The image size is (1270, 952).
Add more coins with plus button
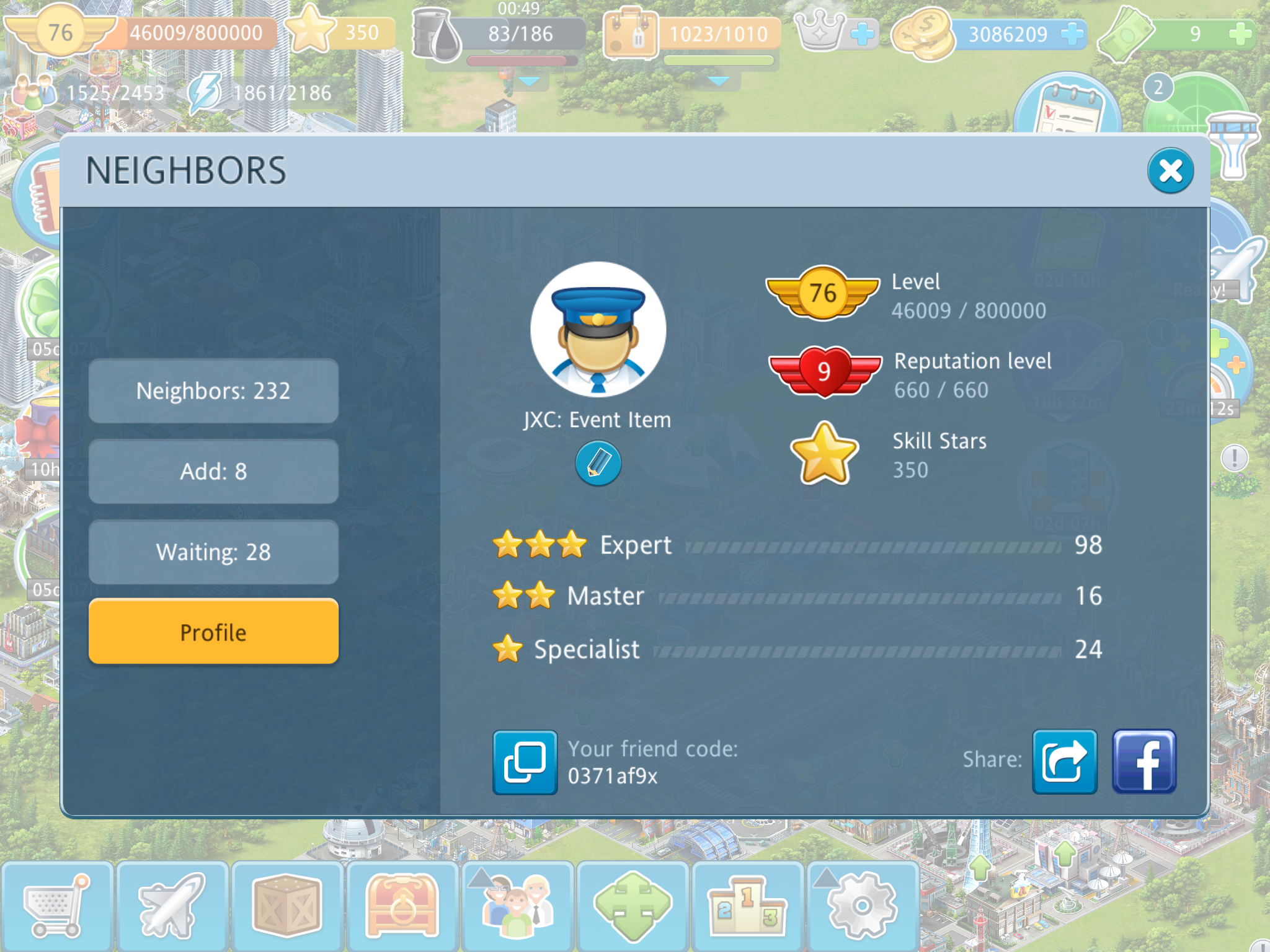(x=1072, y=33)
